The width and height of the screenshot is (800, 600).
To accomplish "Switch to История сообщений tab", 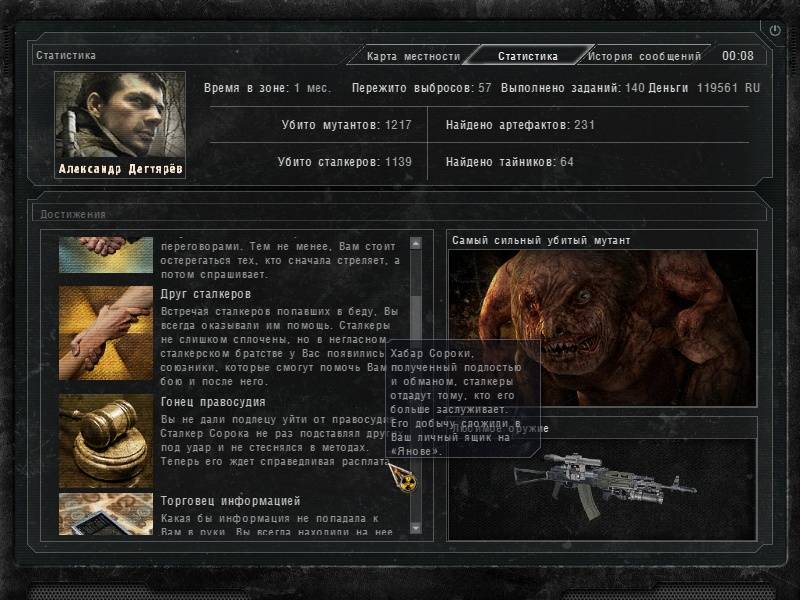I will click(x=644, y=57).
